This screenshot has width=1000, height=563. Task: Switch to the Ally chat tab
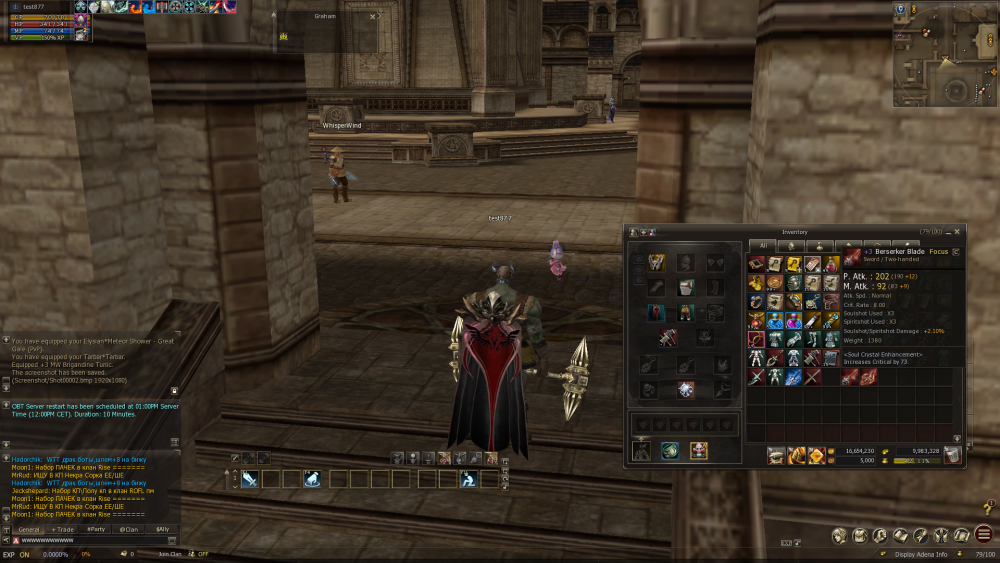point(160,529)
